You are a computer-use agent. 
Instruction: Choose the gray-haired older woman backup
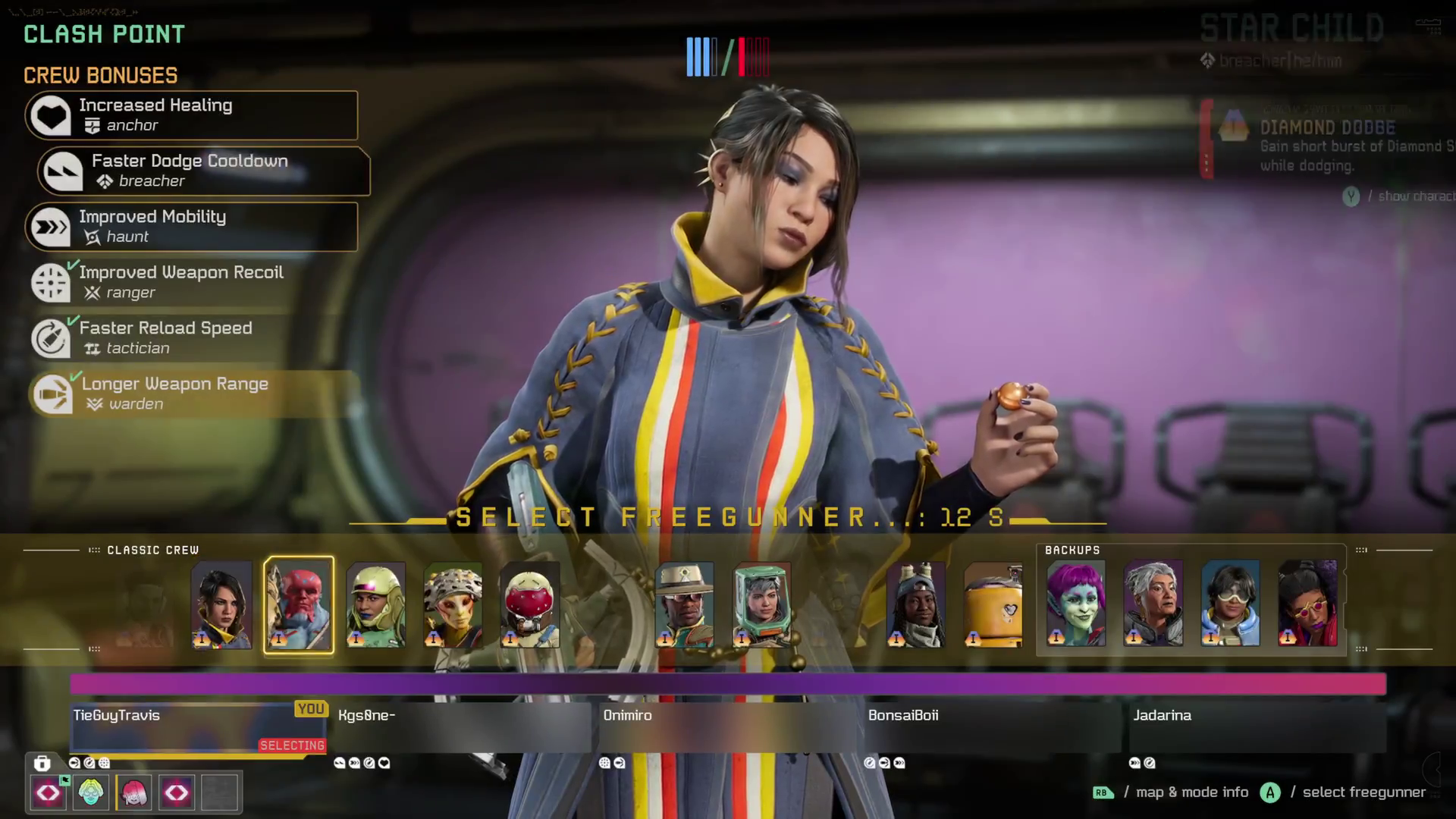[x=1153, y=604]
